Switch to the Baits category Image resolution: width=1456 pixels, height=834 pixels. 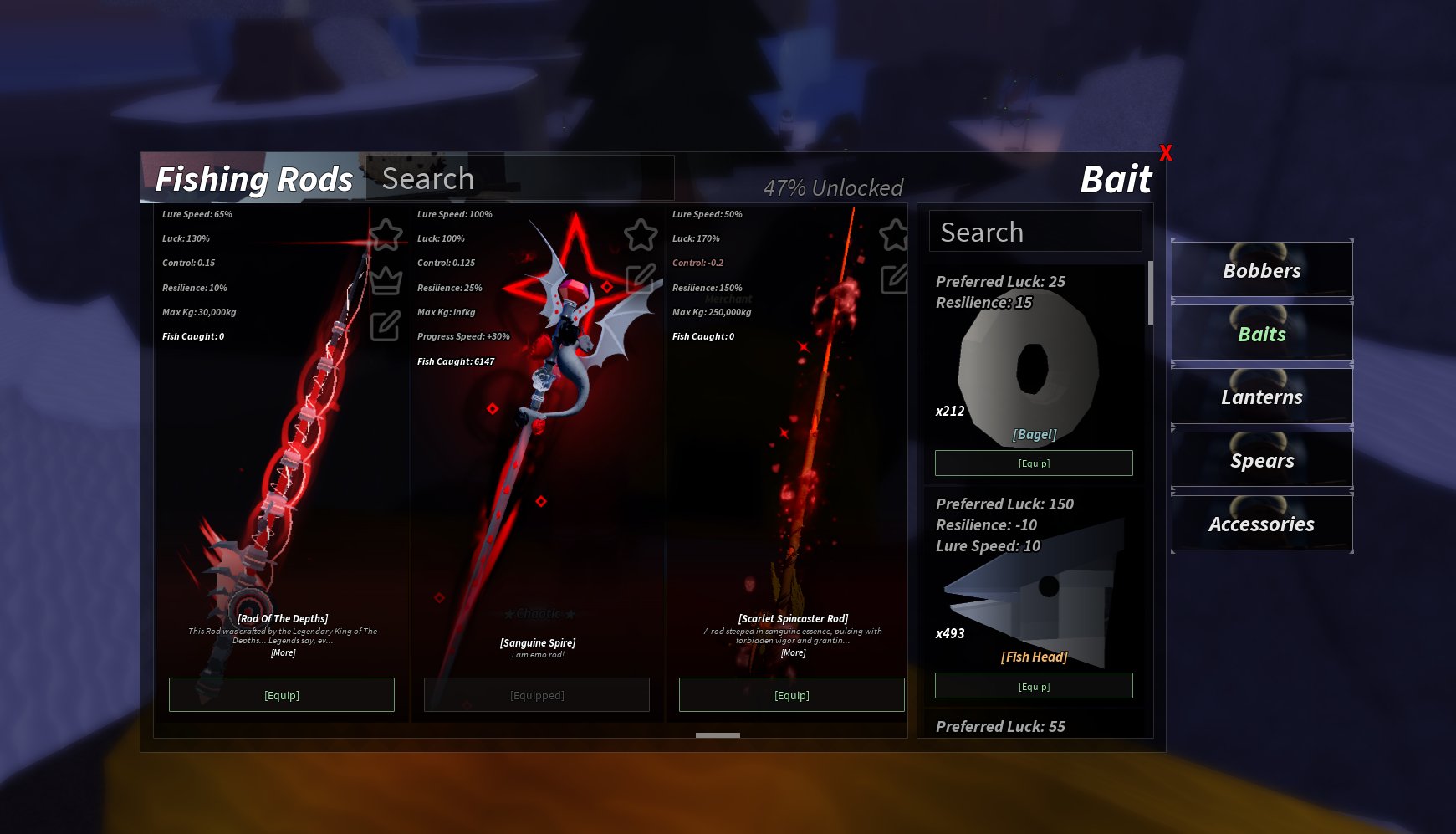pos(1262,334)
